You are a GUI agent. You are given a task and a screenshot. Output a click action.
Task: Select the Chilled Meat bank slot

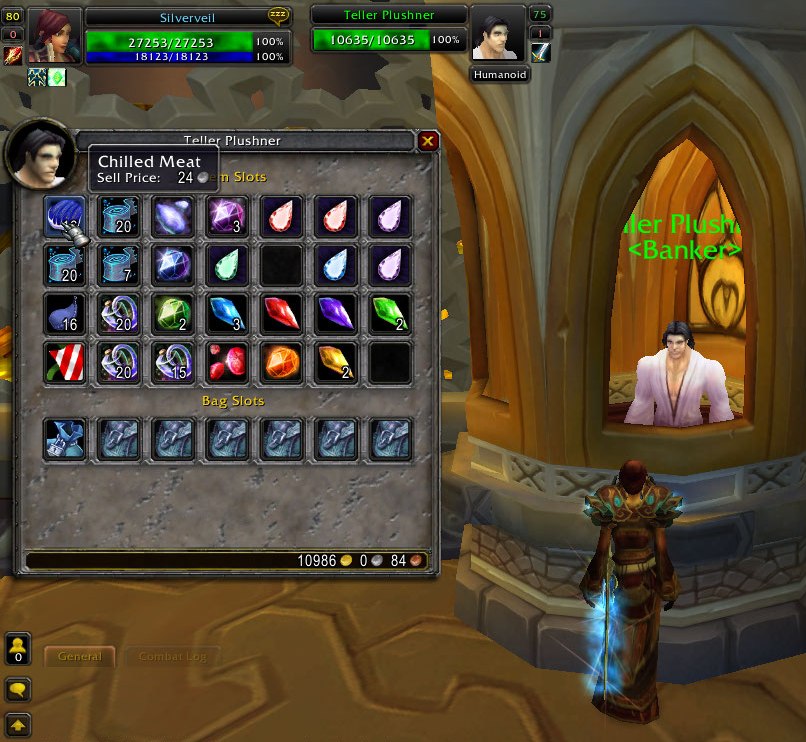pyautogui.click(x=64, y=216)
